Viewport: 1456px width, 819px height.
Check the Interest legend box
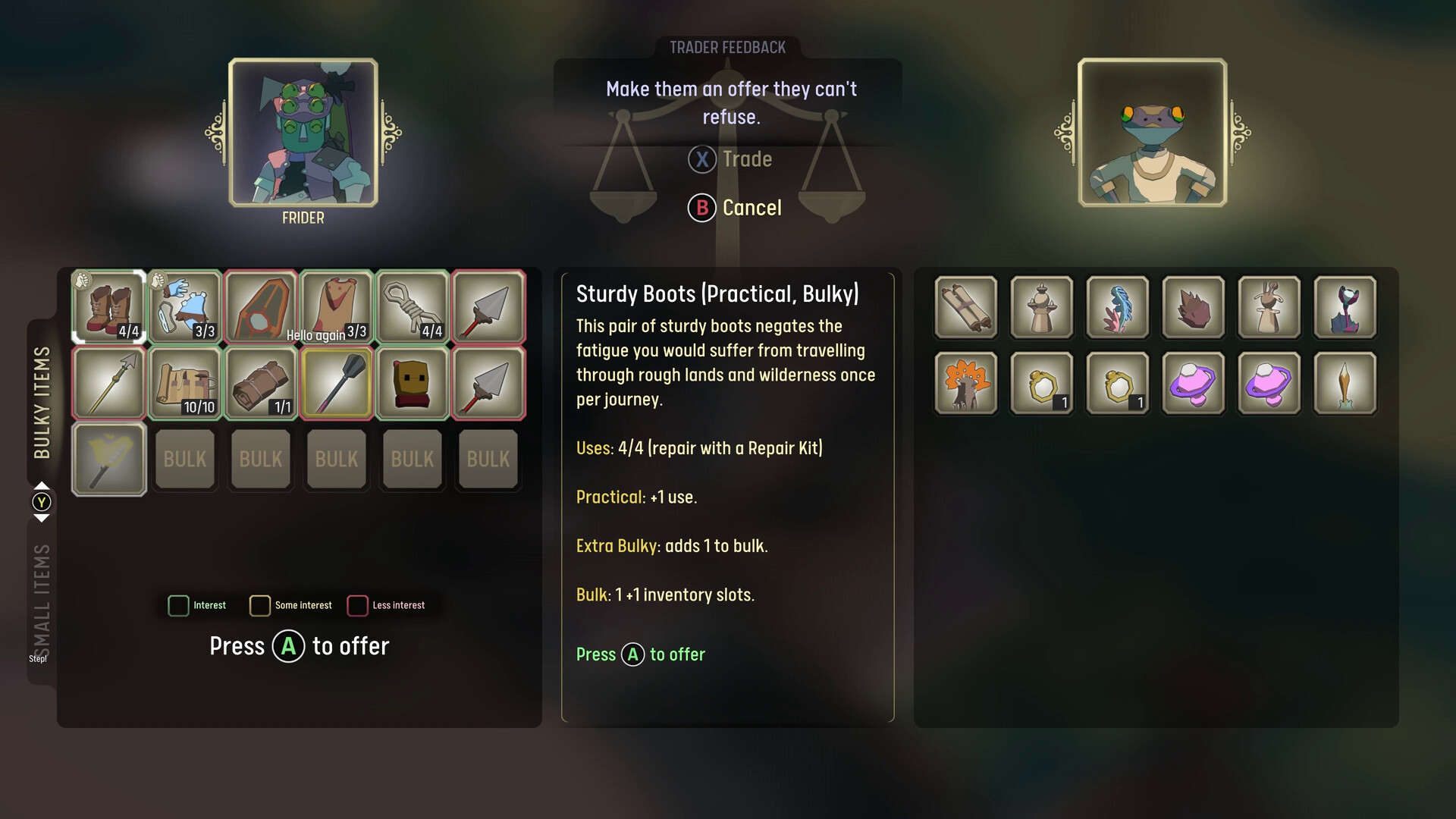pyautogui.click(x=178, y=605)
